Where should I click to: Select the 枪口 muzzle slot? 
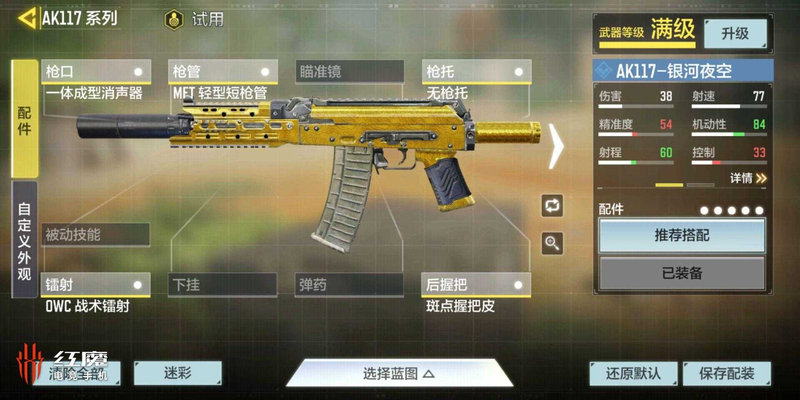tap(97, 72)
